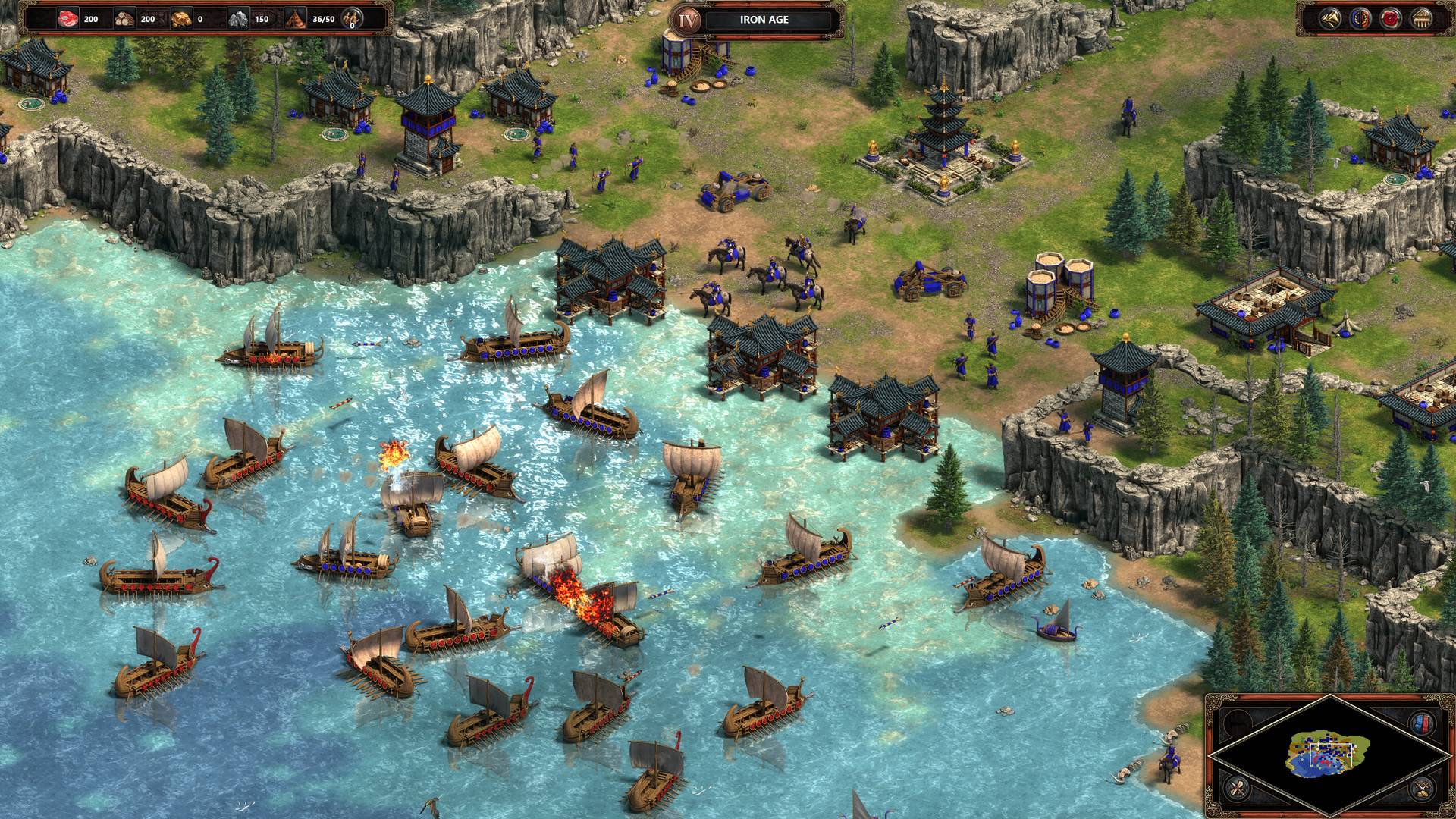1456x819 pixels.
Task: Open Objectives via the red seal icon
Action: coord(1391,19)
